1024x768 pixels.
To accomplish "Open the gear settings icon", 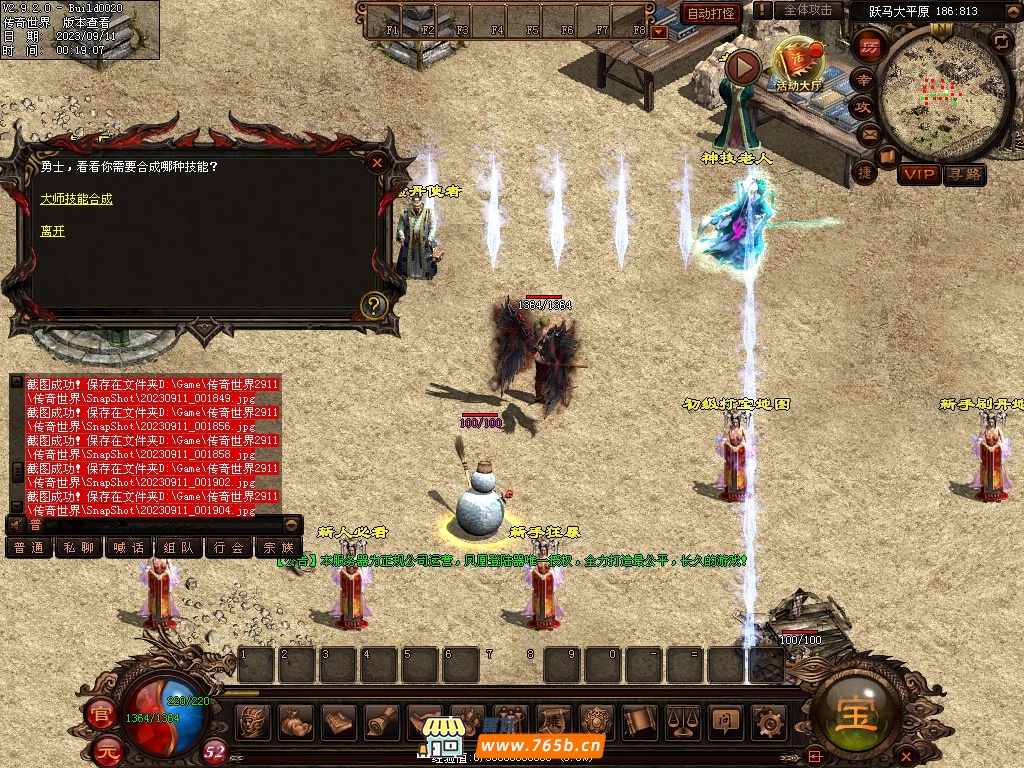I will click(x=767, y=720).
